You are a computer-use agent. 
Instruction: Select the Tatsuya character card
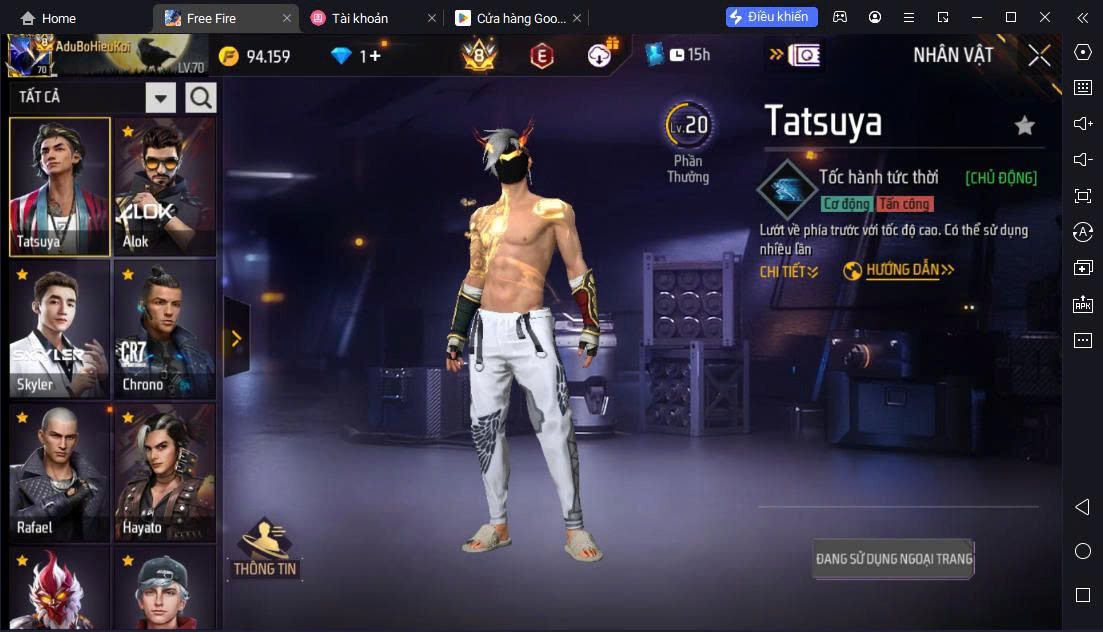click(60, 187)
